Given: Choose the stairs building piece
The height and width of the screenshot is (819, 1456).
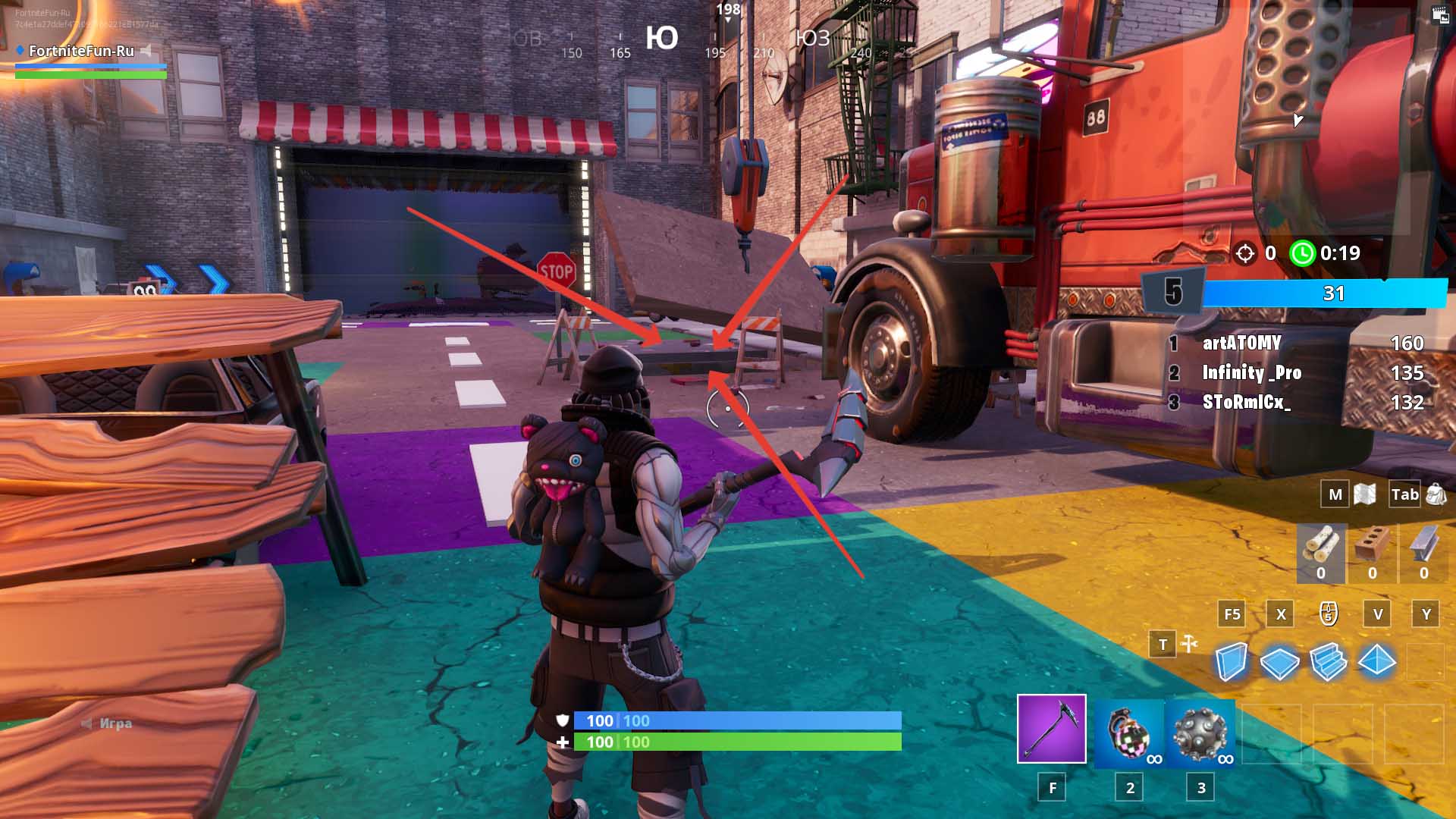Looking at the screenshot, I should (1328, 661).
